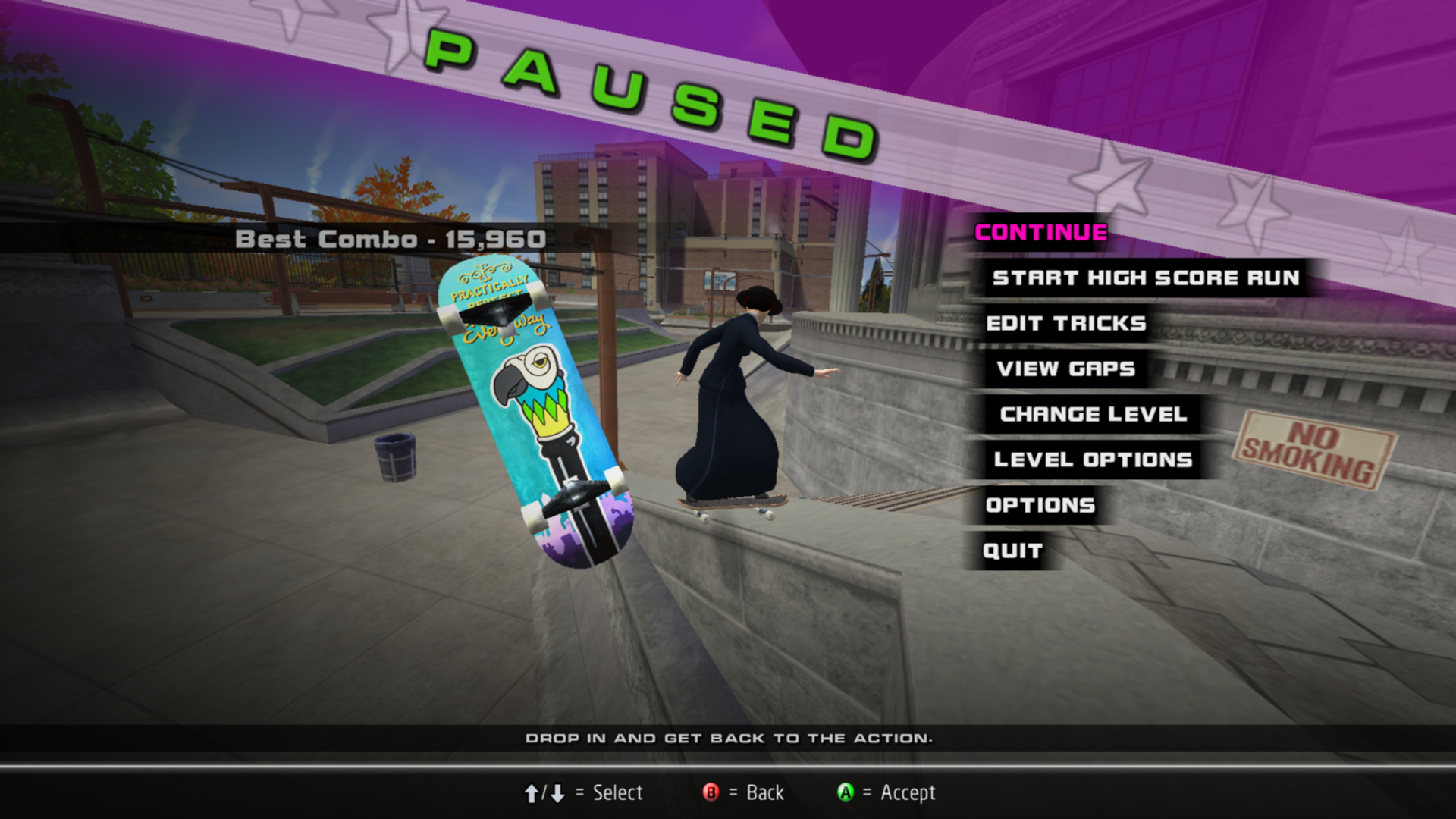Open Level Options
Screen dimensions: 1456x819
pos(1093,460)
